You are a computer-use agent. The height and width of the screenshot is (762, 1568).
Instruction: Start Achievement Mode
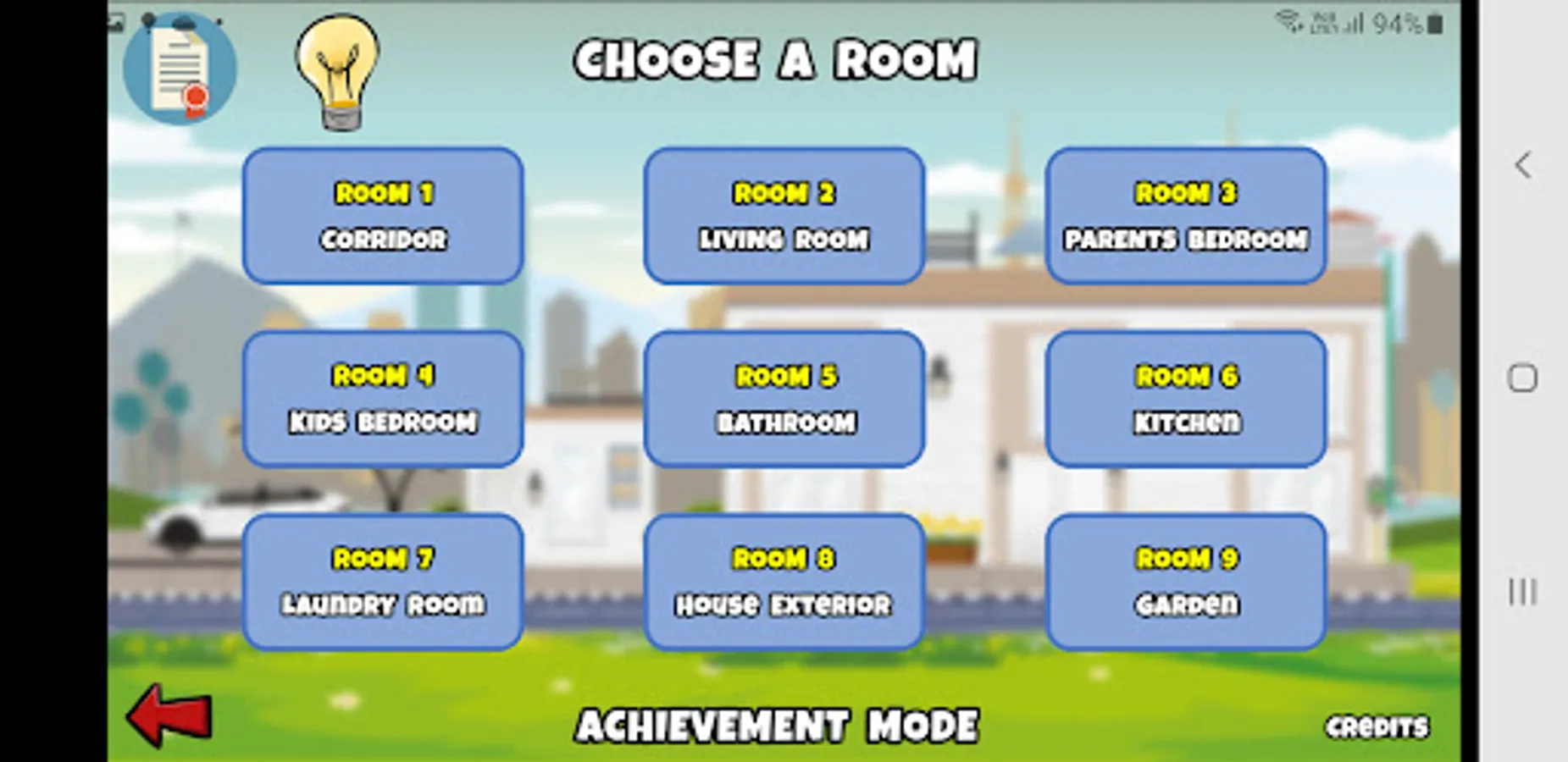click(x=777, y=724)
